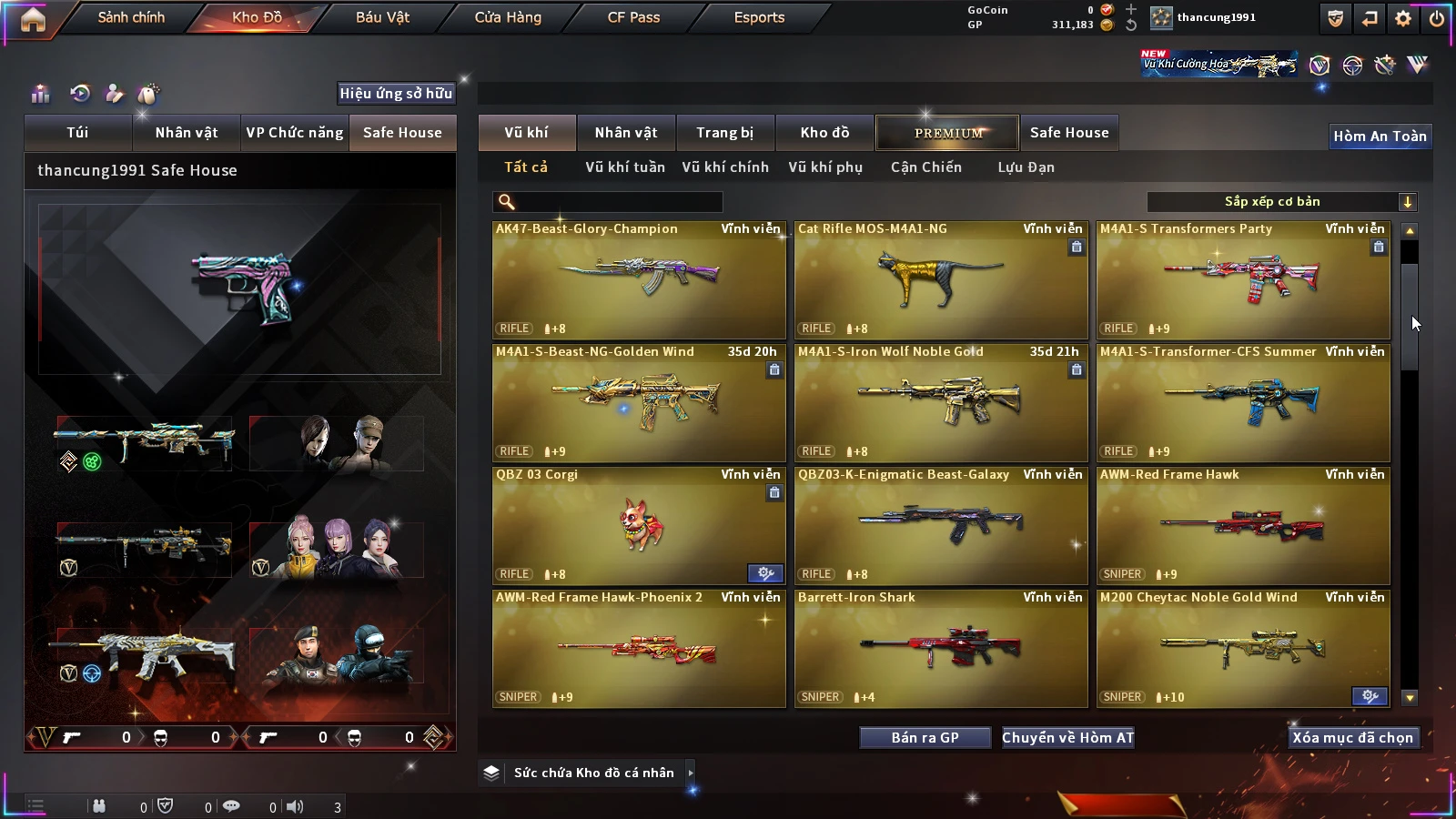Return to Sảnh chính lobby
This screenshot has width=1456, height=819.
[131, 17]
